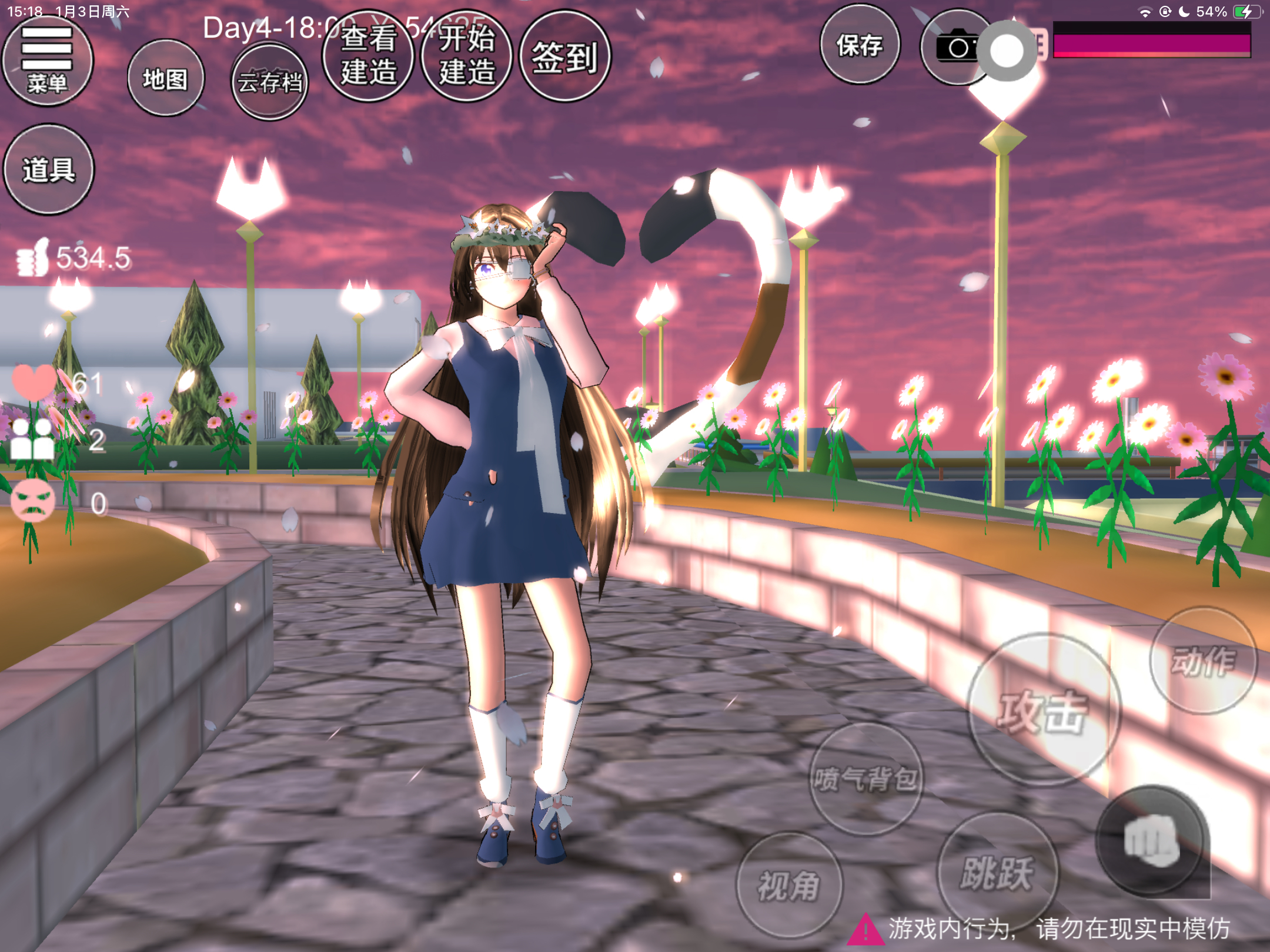
Task: Save the game with 保存
Action: pyautogui.click(x=860, y=45)
